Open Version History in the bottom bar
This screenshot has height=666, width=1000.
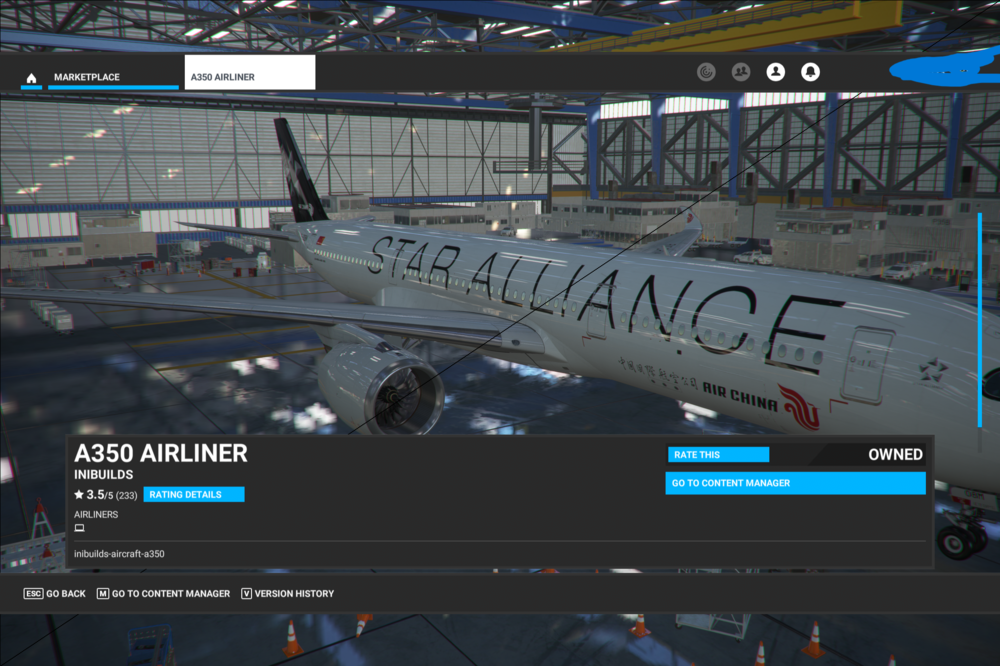pos(287,594)
